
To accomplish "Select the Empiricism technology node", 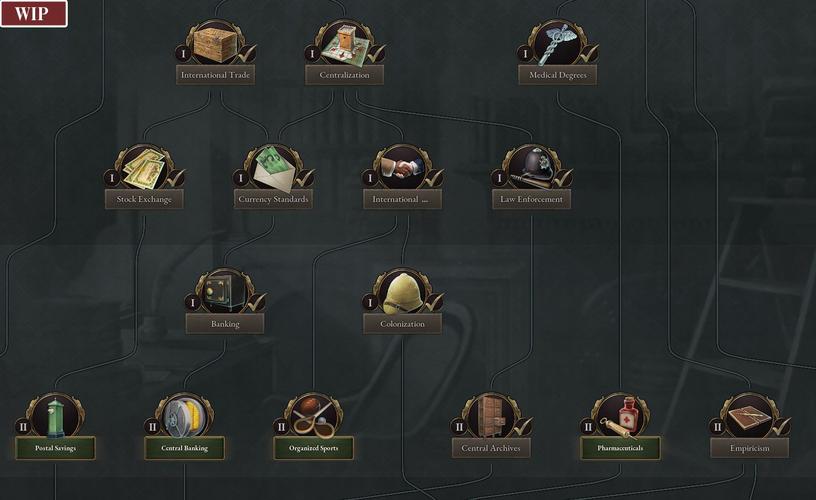I will [x=749, y=448].
